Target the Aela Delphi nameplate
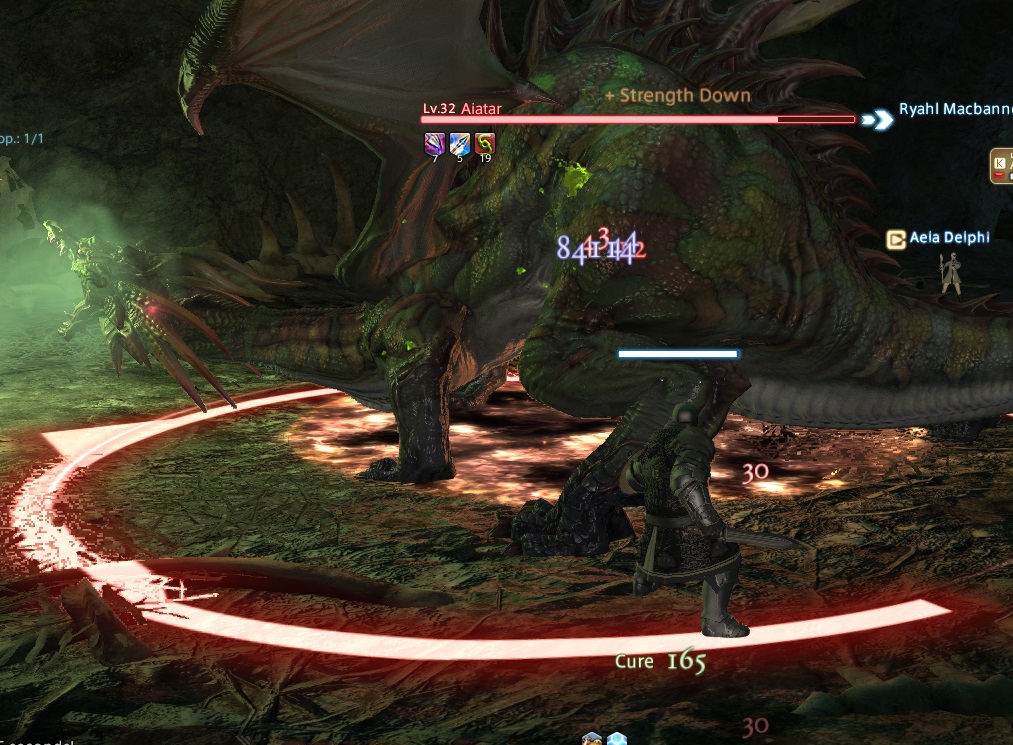This screenshot has width=1013, height=745. [x=949, y=239]
